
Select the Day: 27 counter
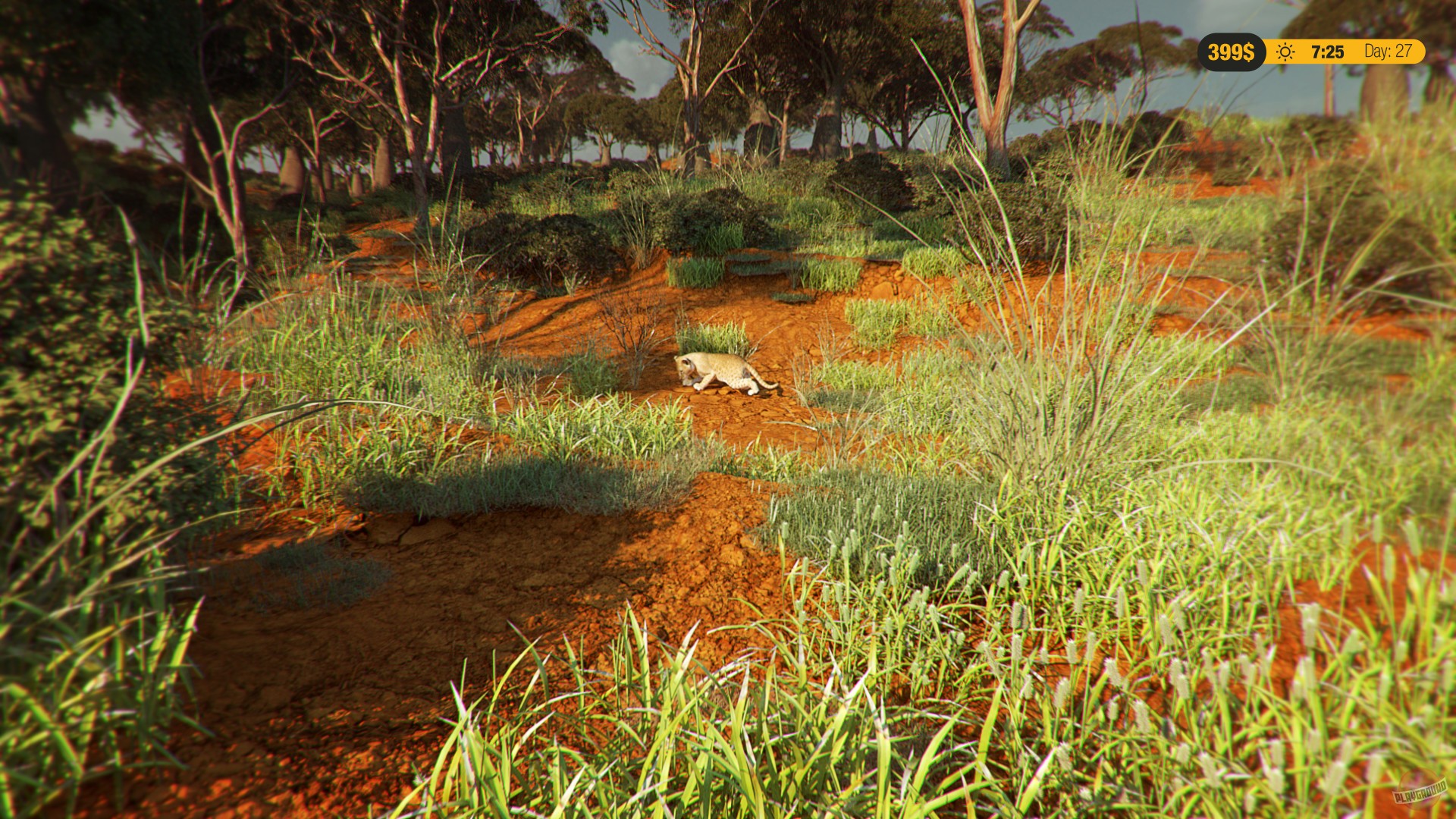pos(1388,52)
